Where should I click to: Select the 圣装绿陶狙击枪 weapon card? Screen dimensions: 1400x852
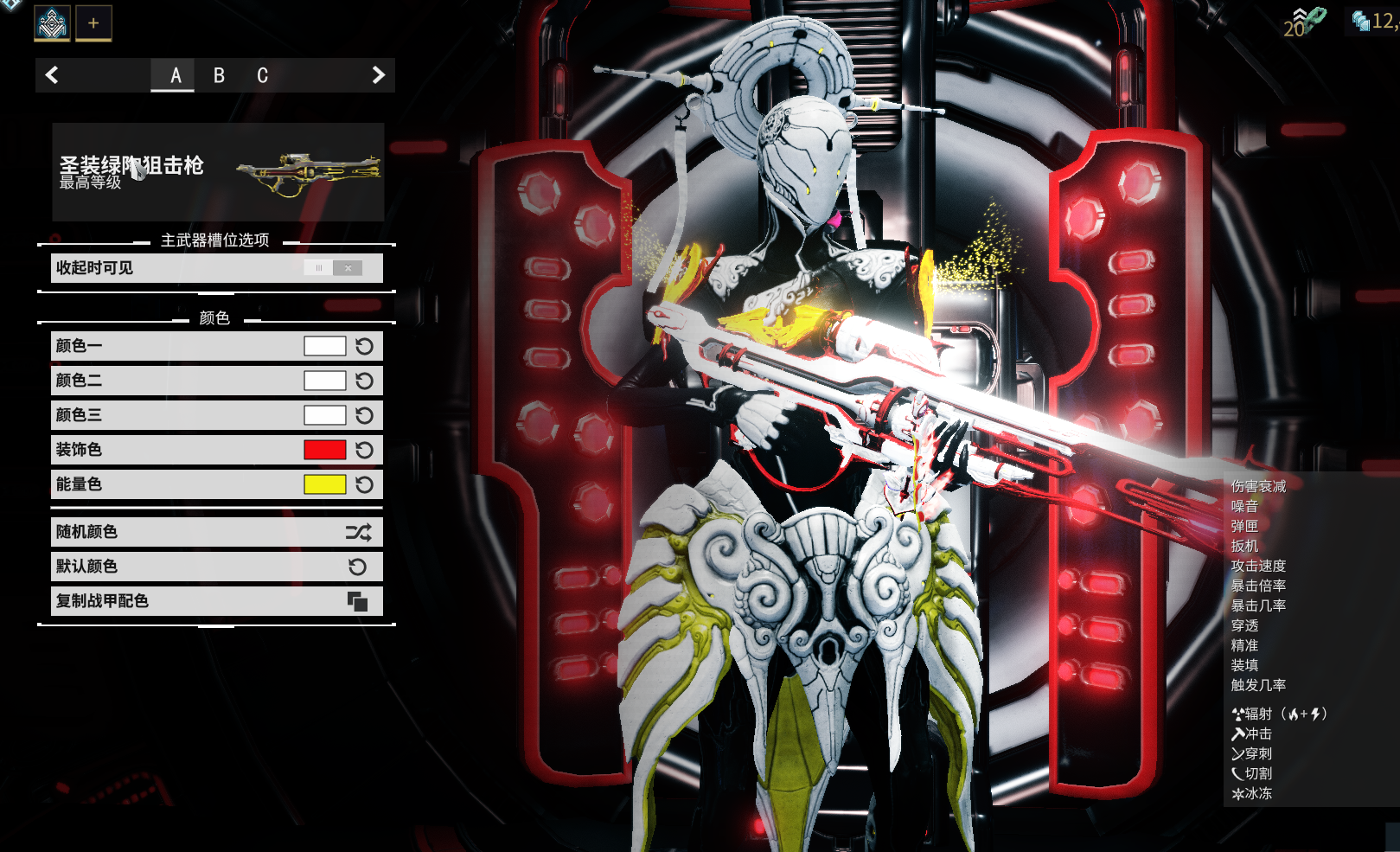tap(218, 171)
